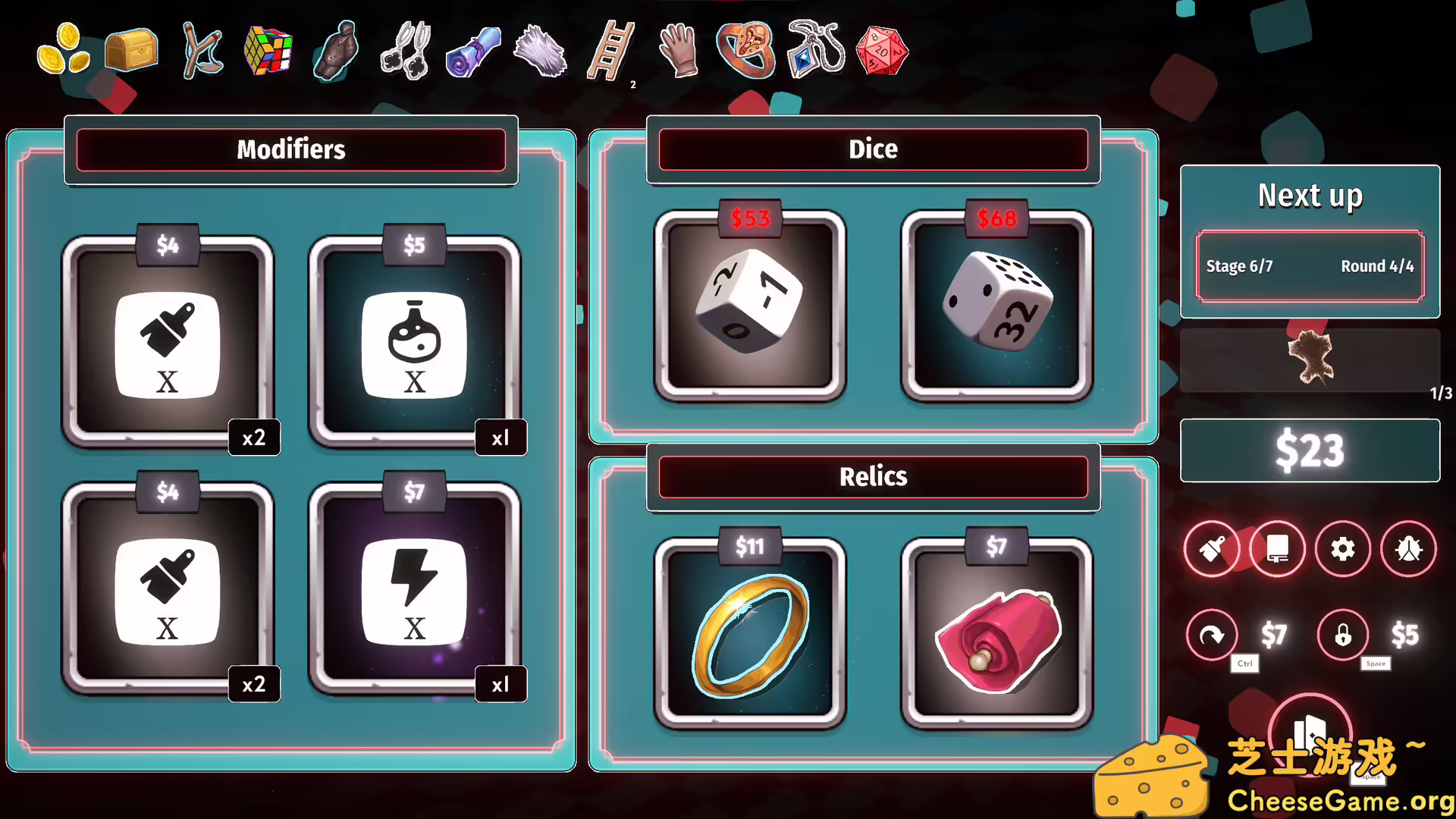The height and width of the screenshot is (819, 1456).
Task: Open the collection book icon
Action: coord(1277,549)
